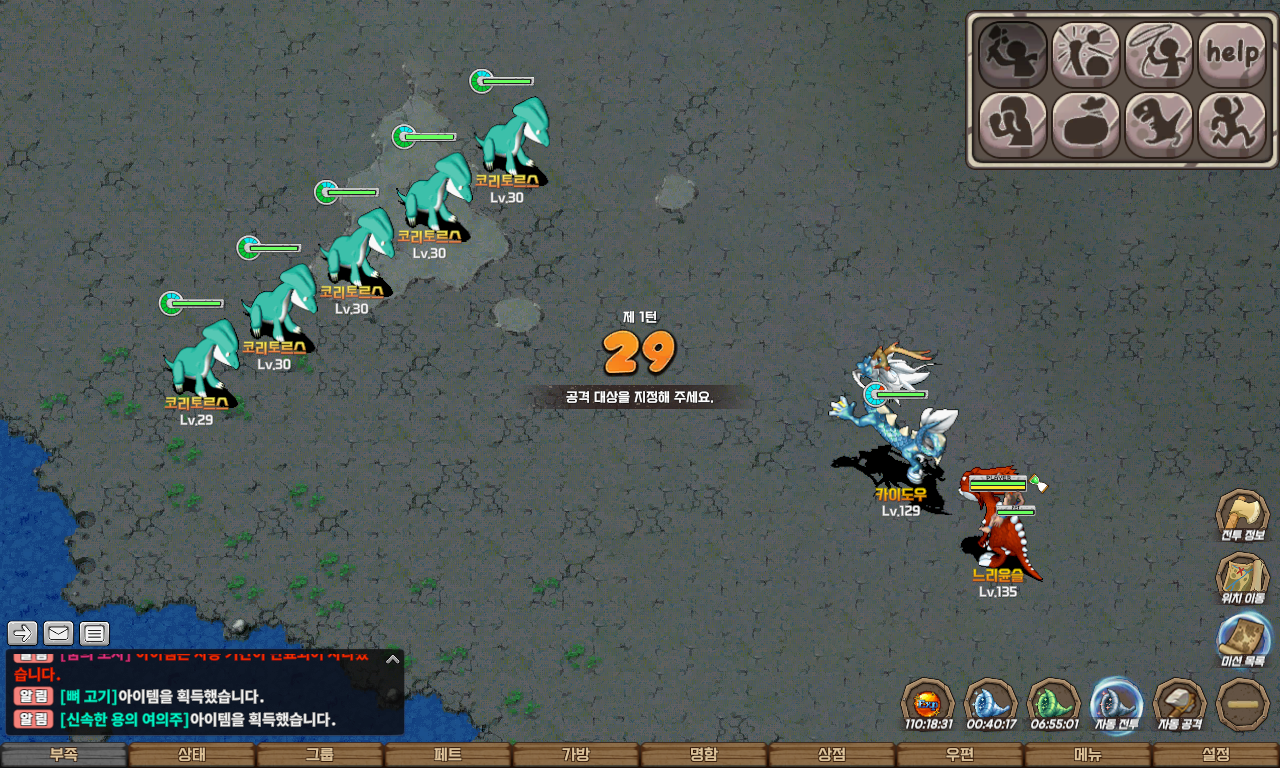Image resolution: width=1280 pixels, height=768 pixels.
Task: Click the running figure escape command
Action: (1232, 125)
